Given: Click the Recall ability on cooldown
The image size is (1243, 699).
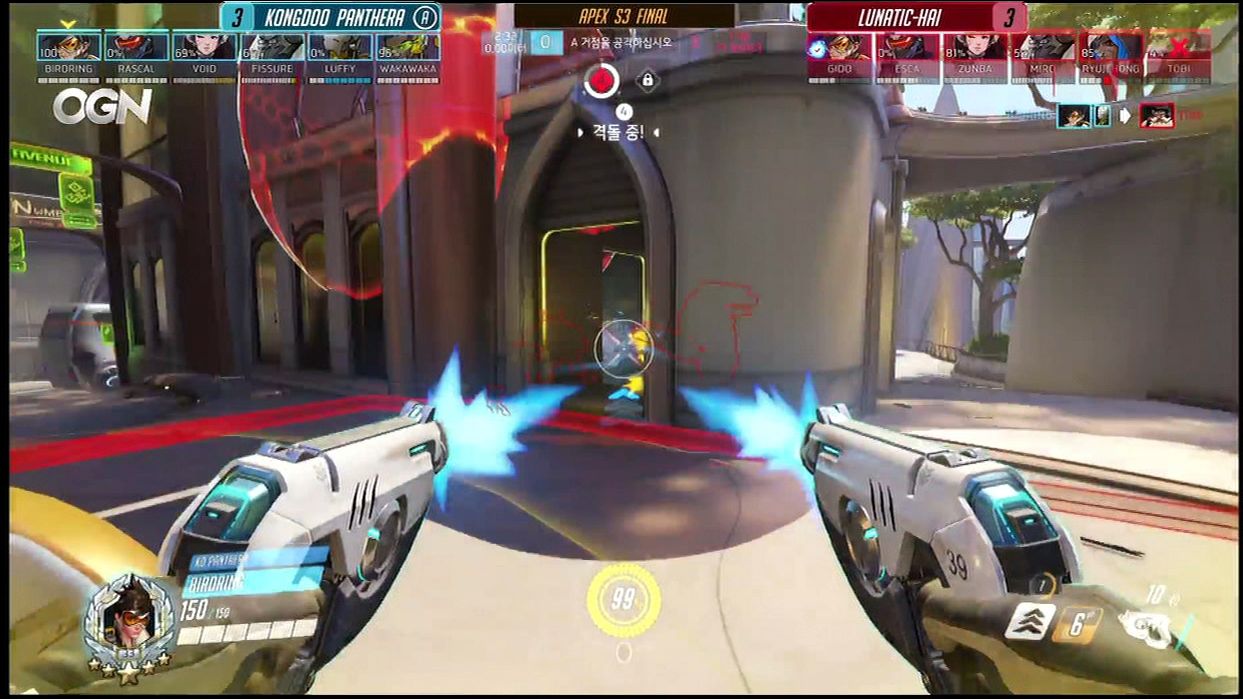Looking at the screenshot, I should [x=1076, y=626].
